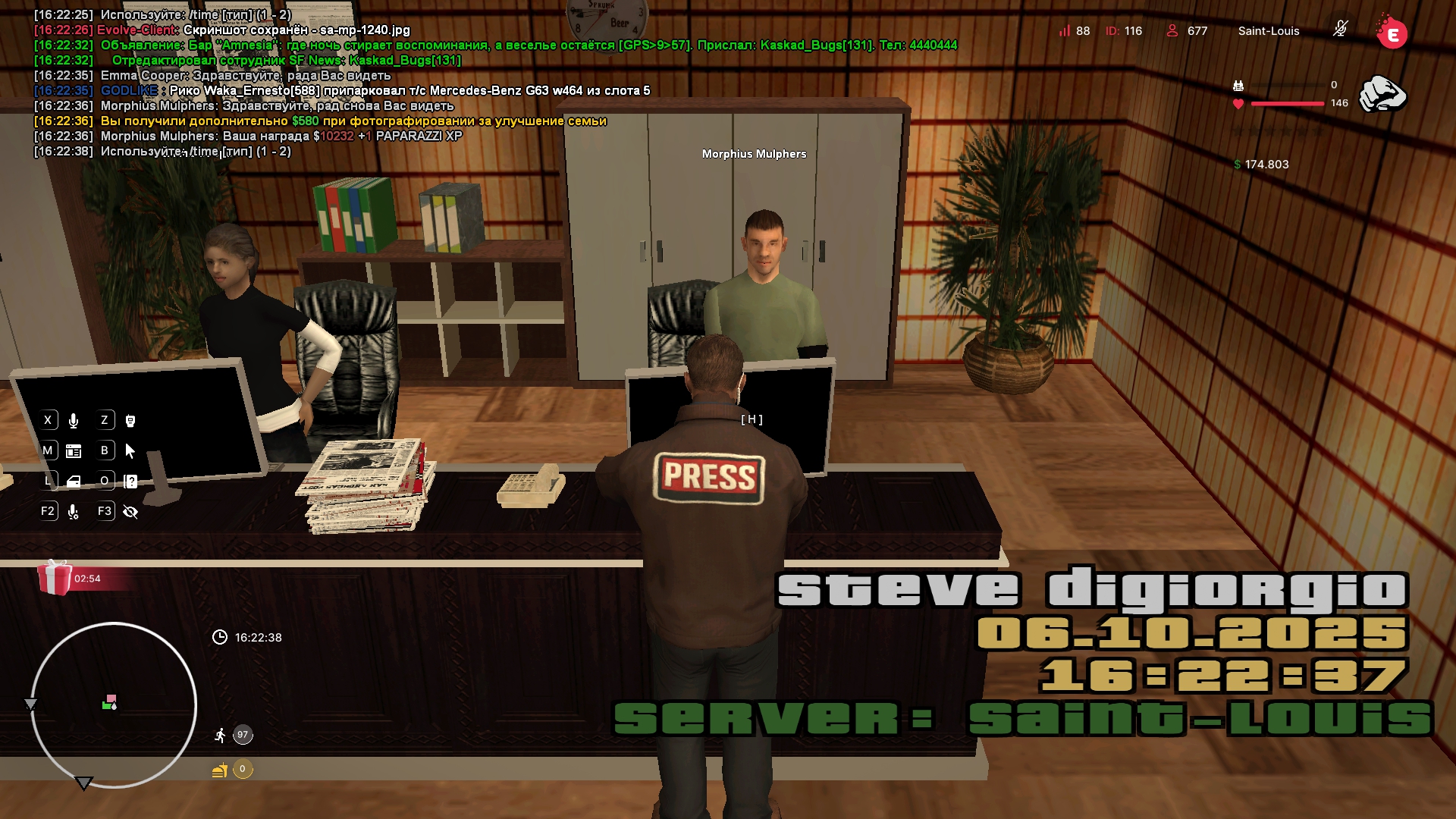The width and height of the screenshot is (1456, 819).
Task: Open the microphone settings gear icon
Action: [74, 512]
